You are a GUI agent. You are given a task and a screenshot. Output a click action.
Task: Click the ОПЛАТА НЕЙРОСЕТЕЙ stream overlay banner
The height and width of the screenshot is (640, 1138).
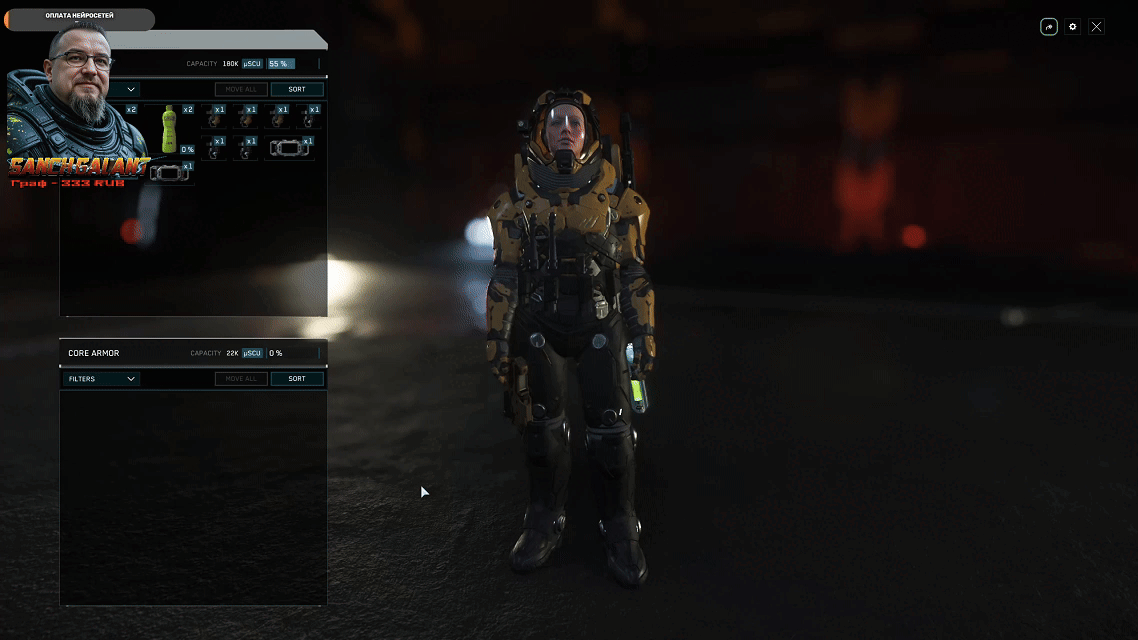pyautogui.click(x=80, y=17)
